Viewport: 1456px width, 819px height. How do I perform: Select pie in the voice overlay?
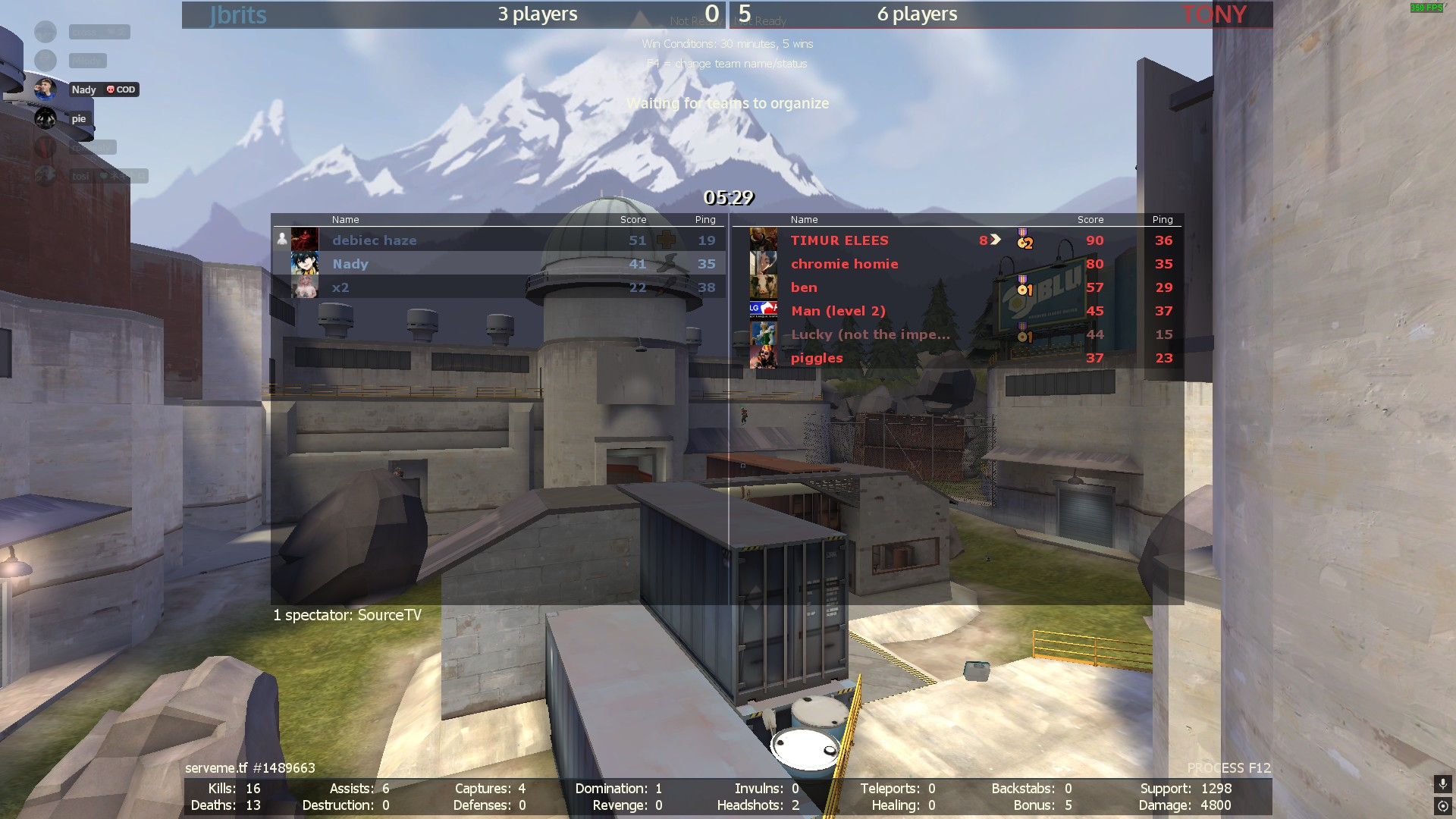point(78,118)
